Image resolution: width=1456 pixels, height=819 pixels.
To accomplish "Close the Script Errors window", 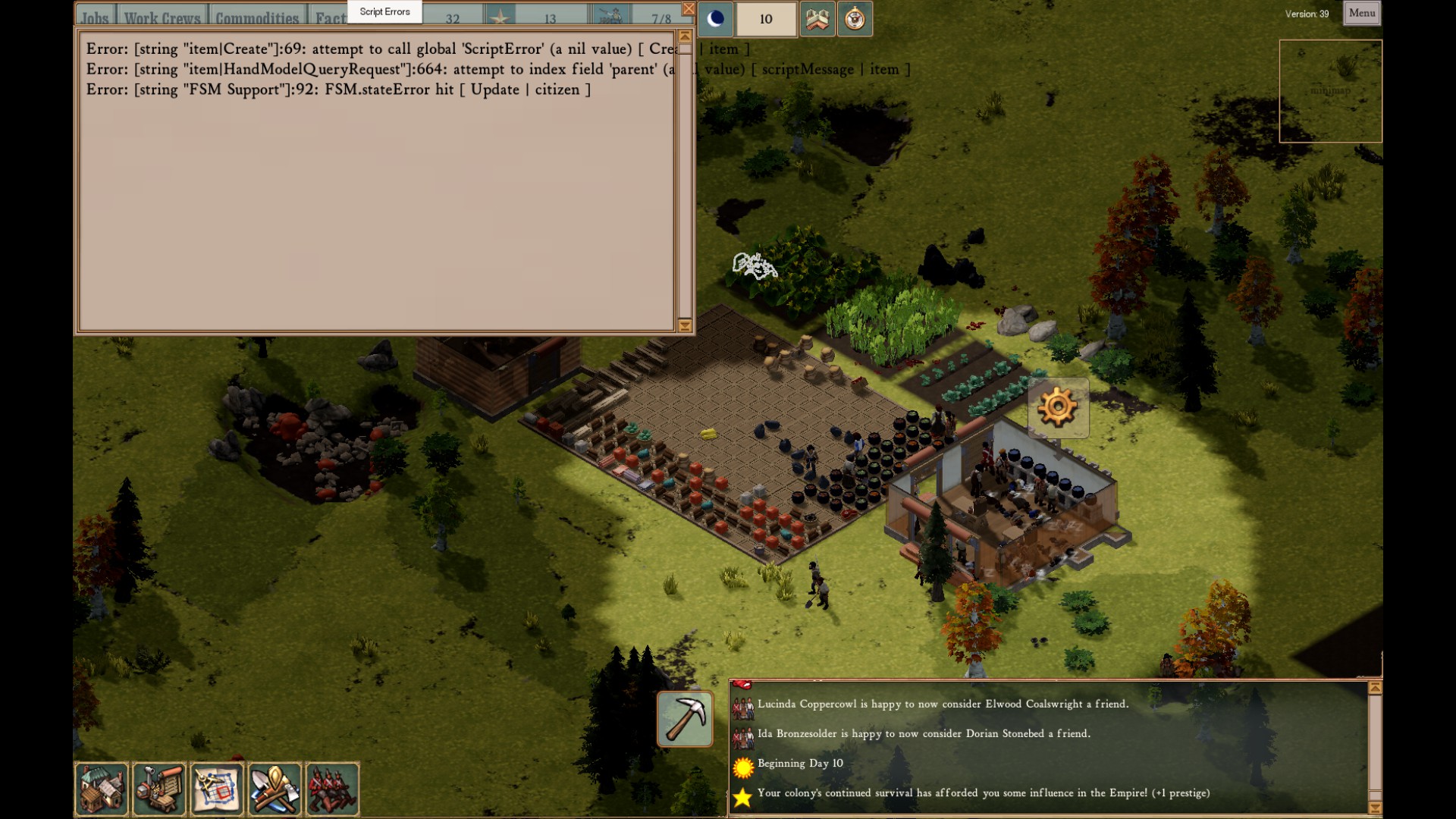I will pyautogui.click(x=688, y=9).
